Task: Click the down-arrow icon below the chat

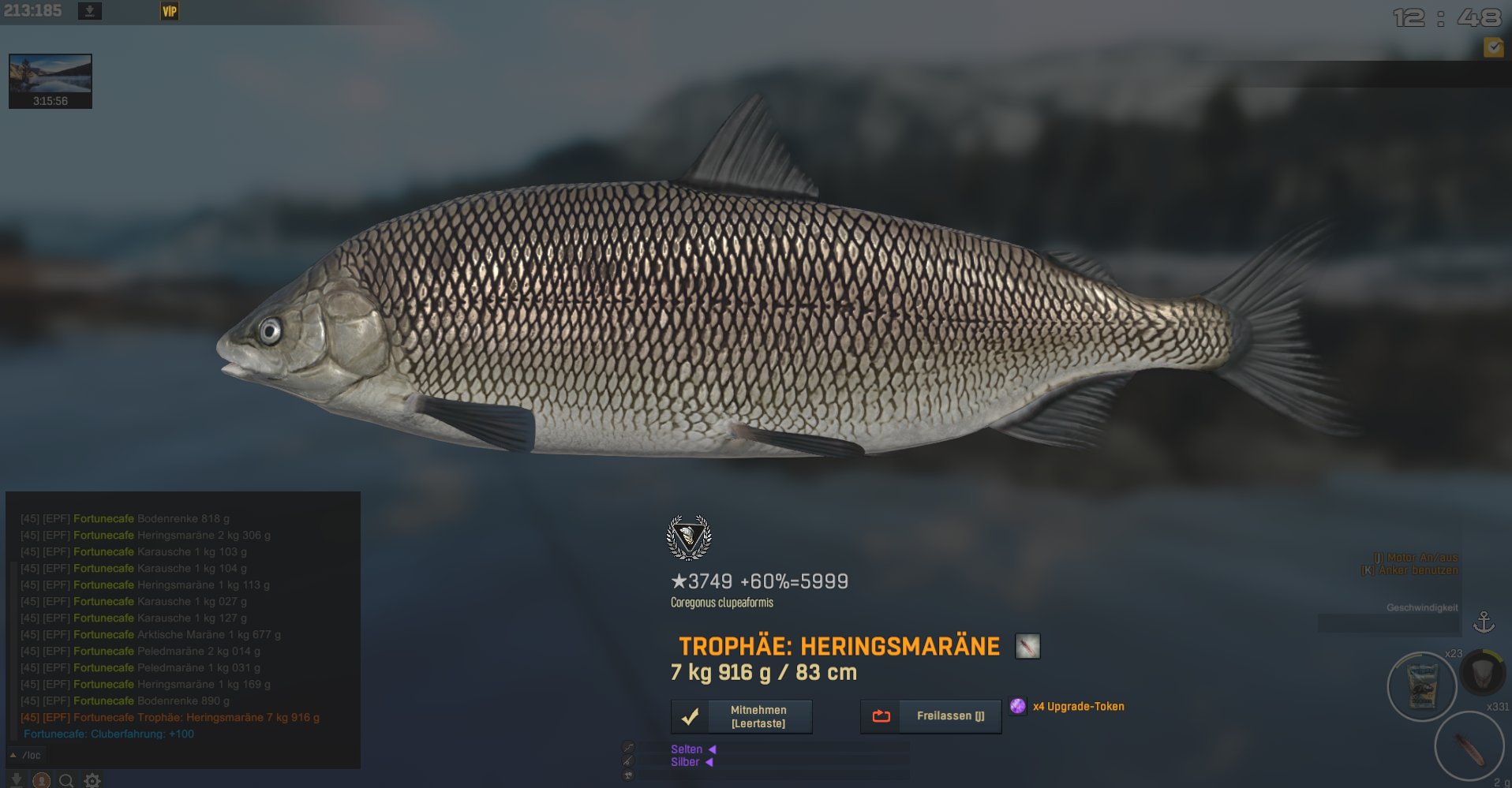Action: pos(17,780)
